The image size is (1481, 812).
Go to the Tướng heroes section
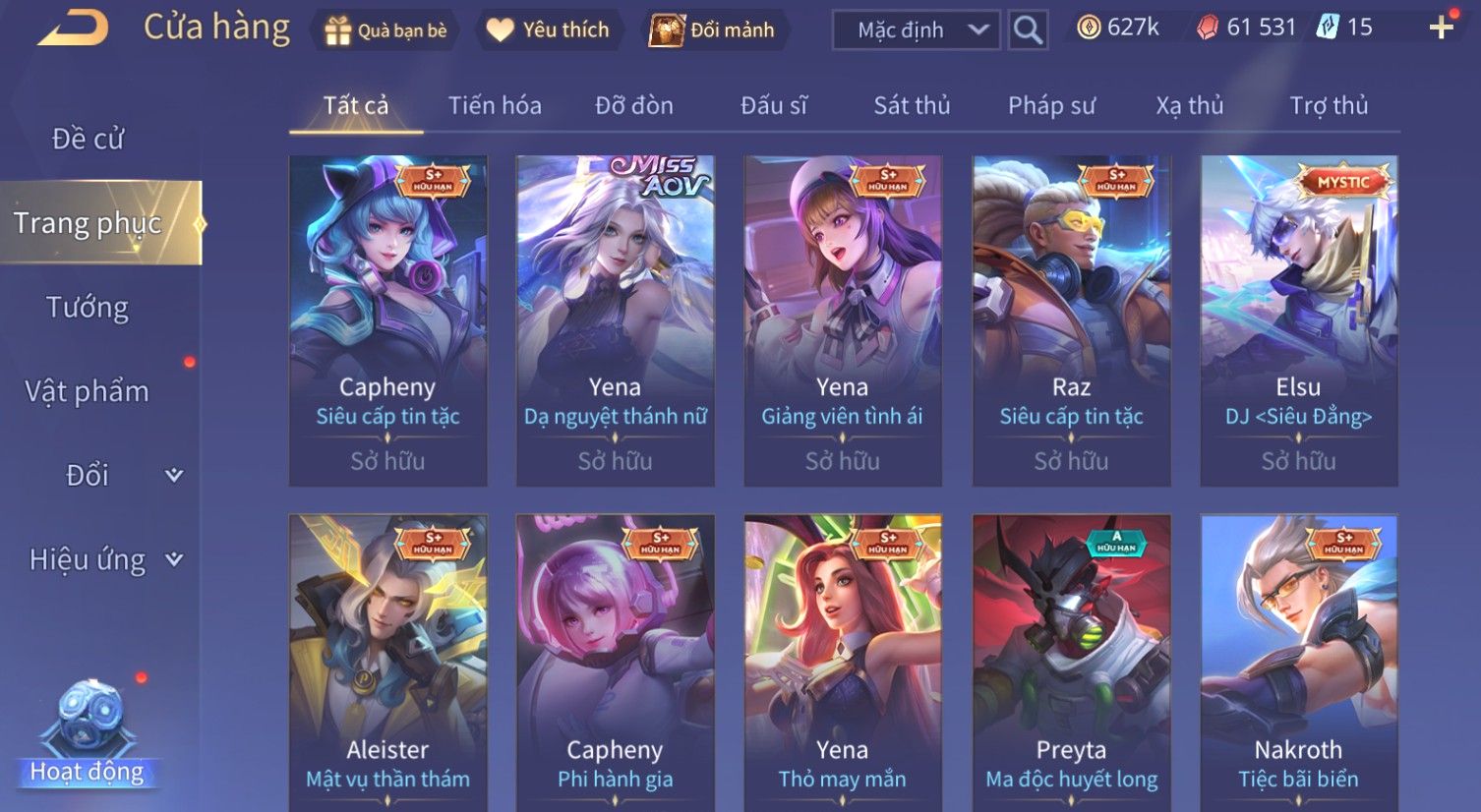click(88, 308)
